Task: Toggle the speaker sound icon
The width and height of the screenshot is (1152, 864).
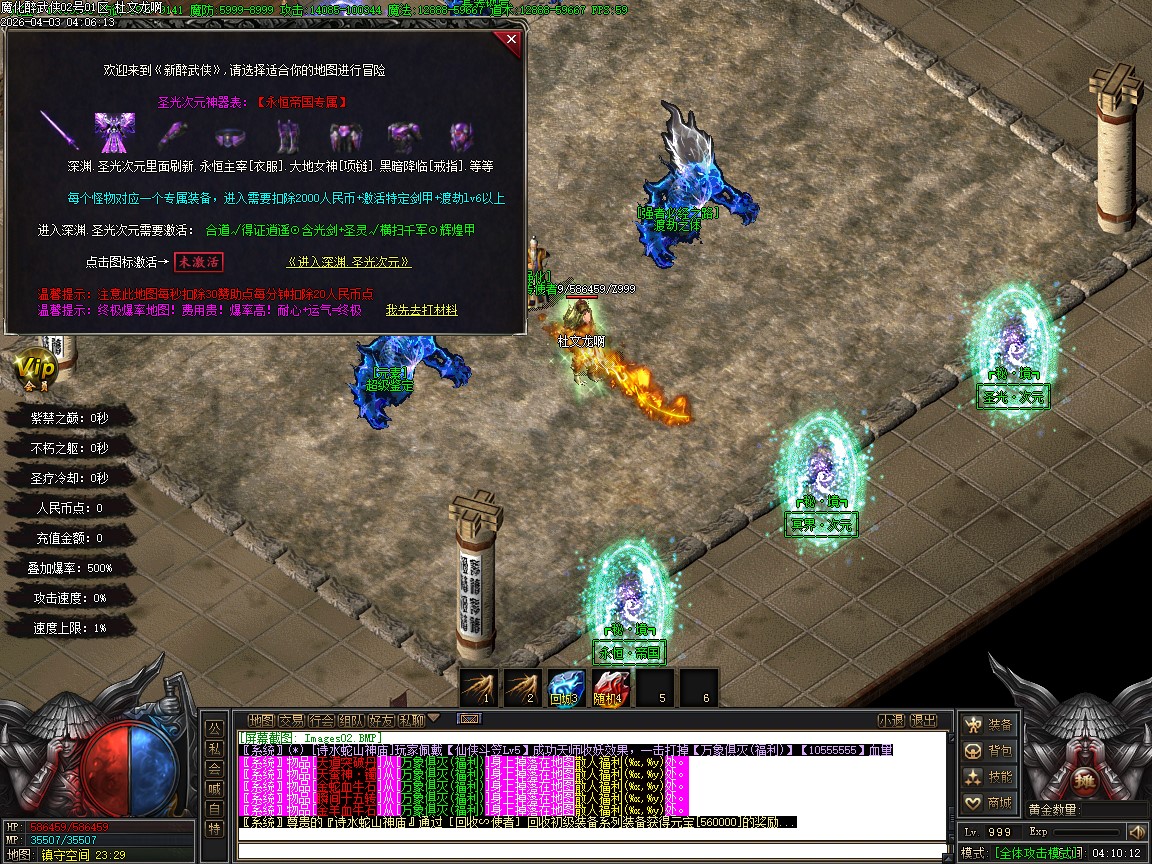Action: coord(1136,832)
